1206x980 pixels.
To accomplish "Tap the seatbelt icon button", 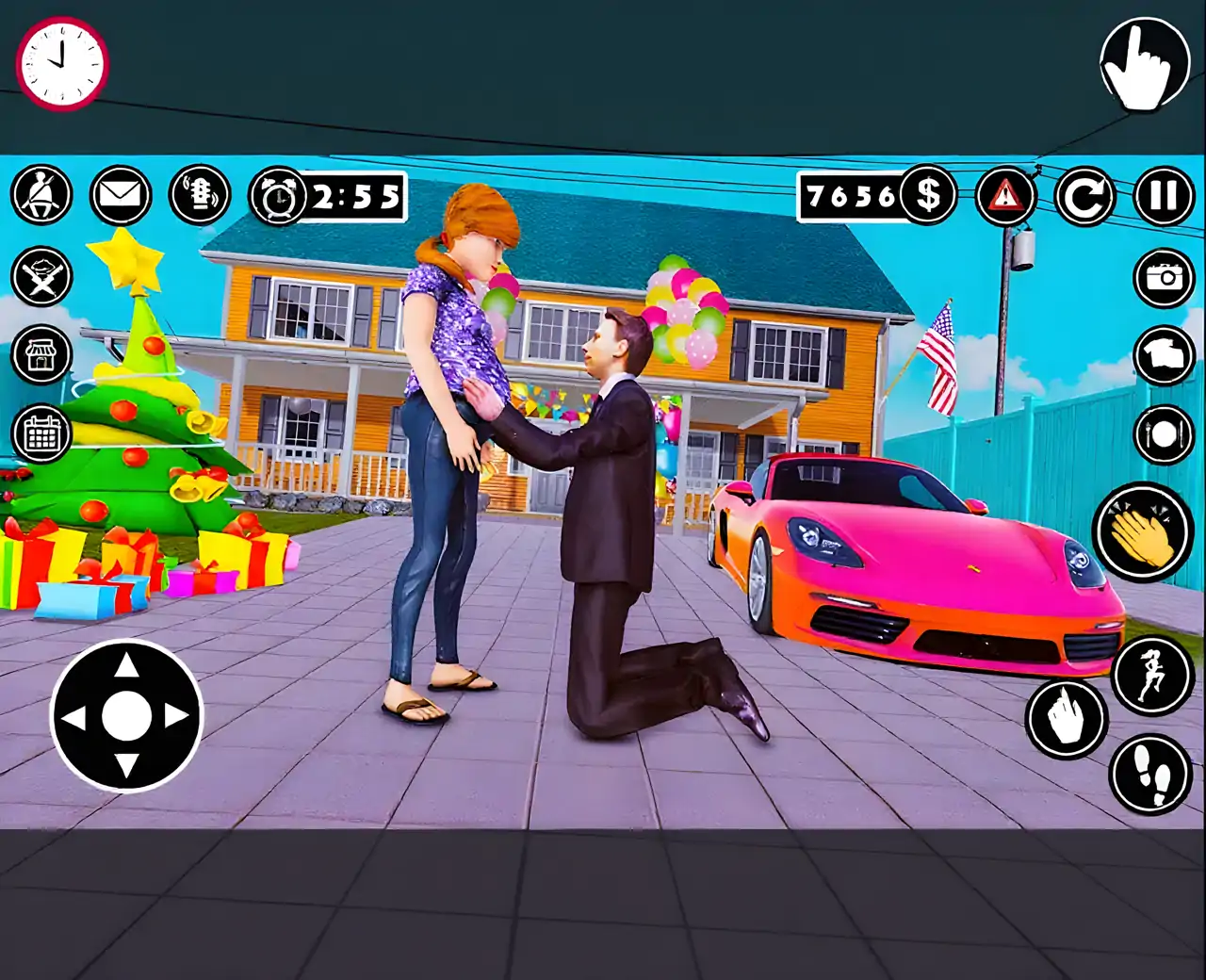I will [x=41, y=195].
